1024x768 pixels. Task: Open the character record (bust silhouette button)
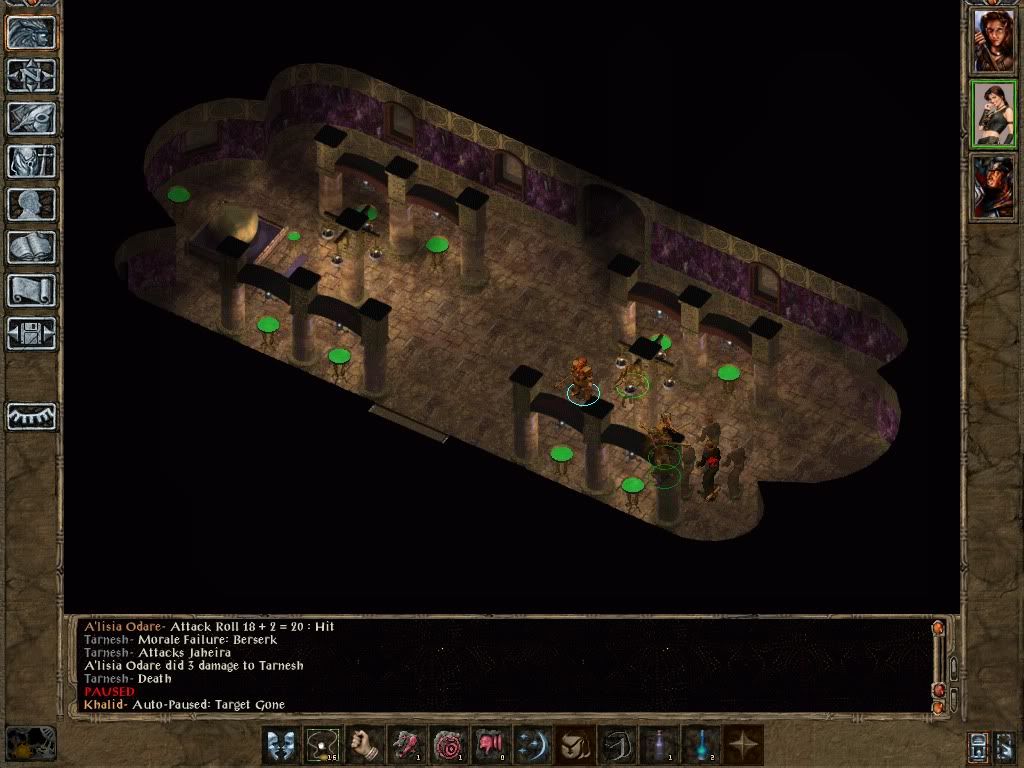click(31, 204)
